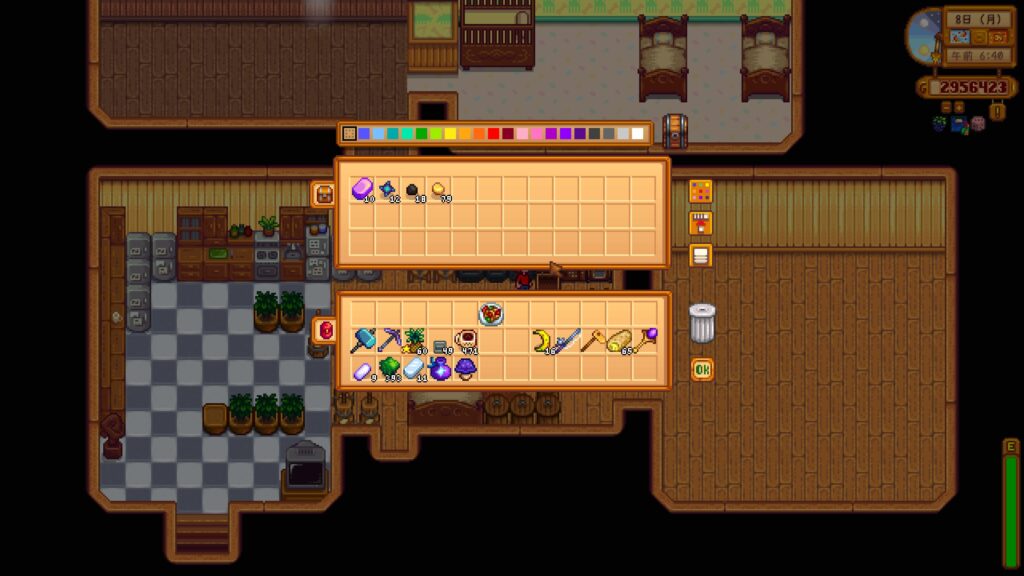Screen dimensions: 1024x576
Task: Select the yellow color swatch
Action: point(450,133)
